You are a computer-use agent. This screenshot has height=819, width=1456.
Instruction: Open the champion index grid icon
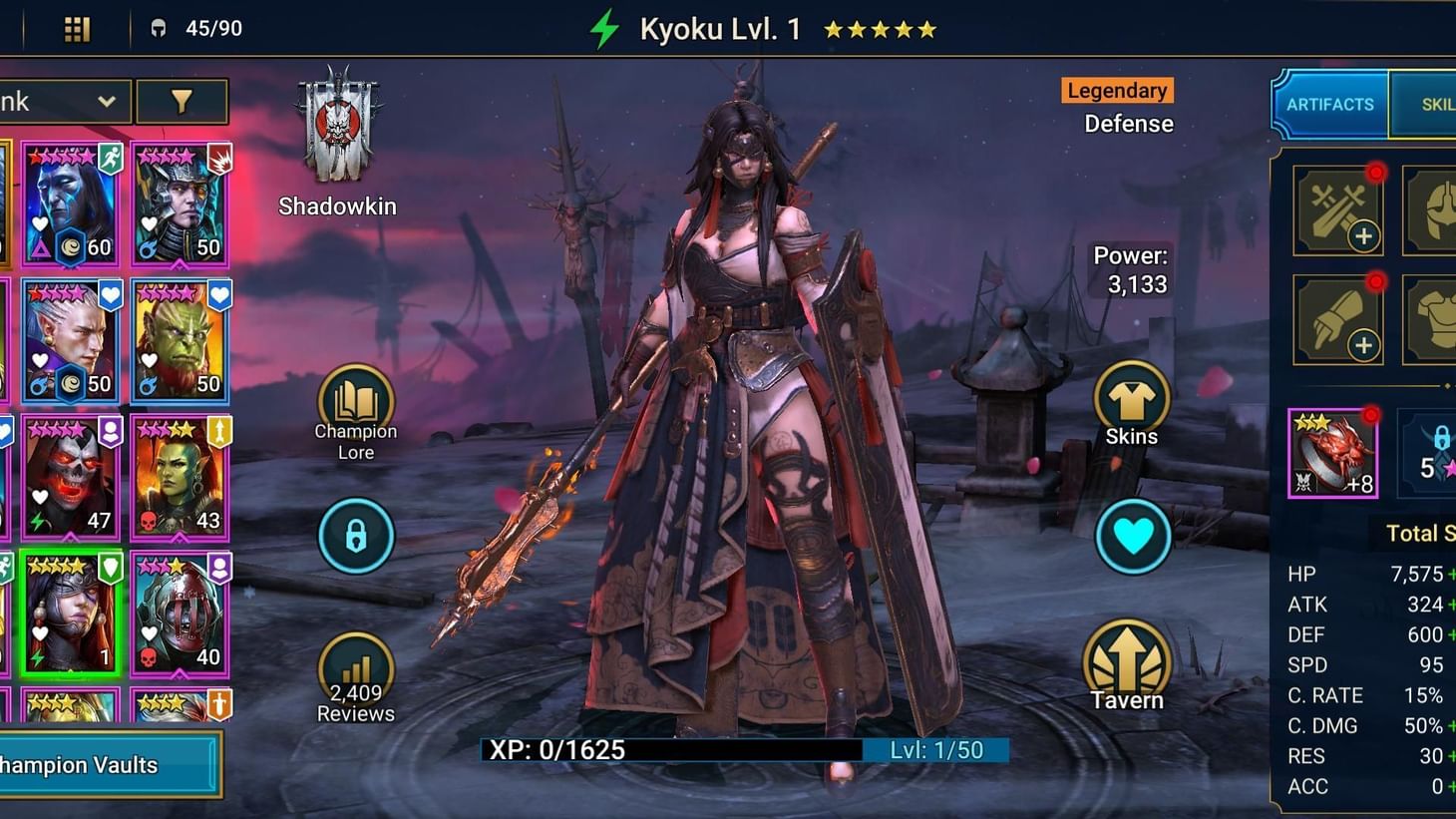[x=78, y=28]
